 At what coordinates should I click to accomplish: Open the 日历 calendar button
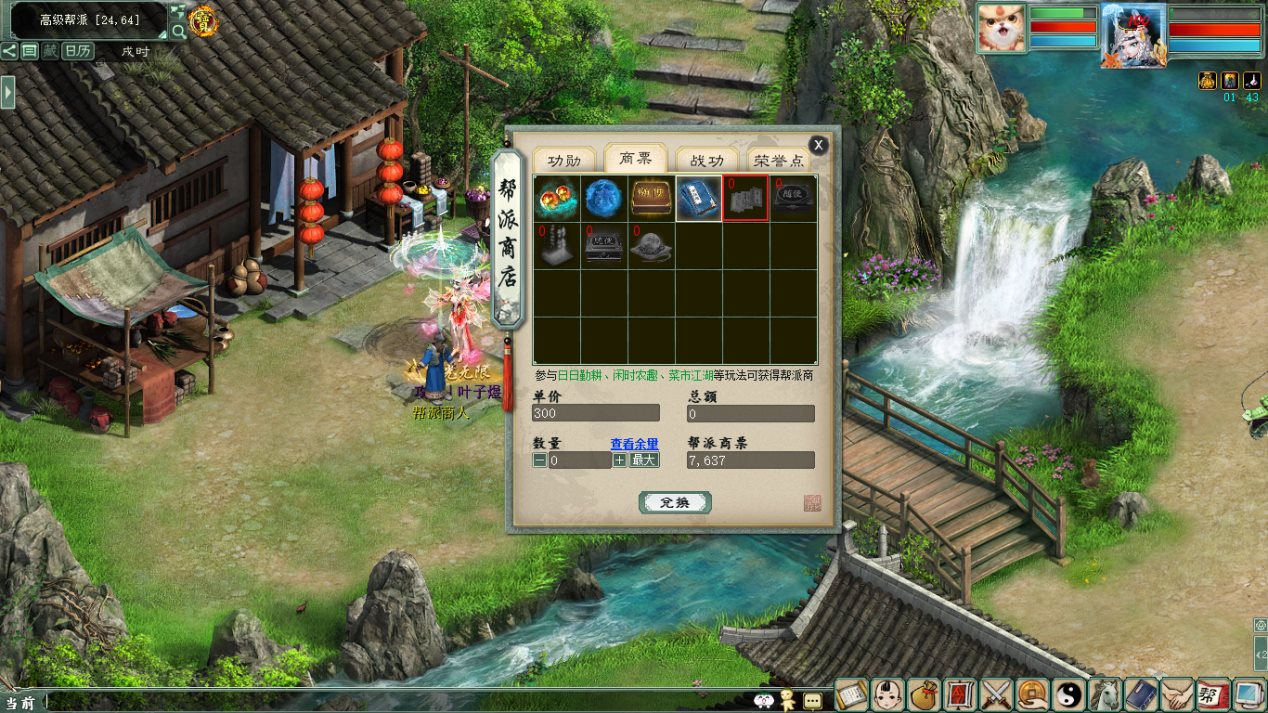77,51
